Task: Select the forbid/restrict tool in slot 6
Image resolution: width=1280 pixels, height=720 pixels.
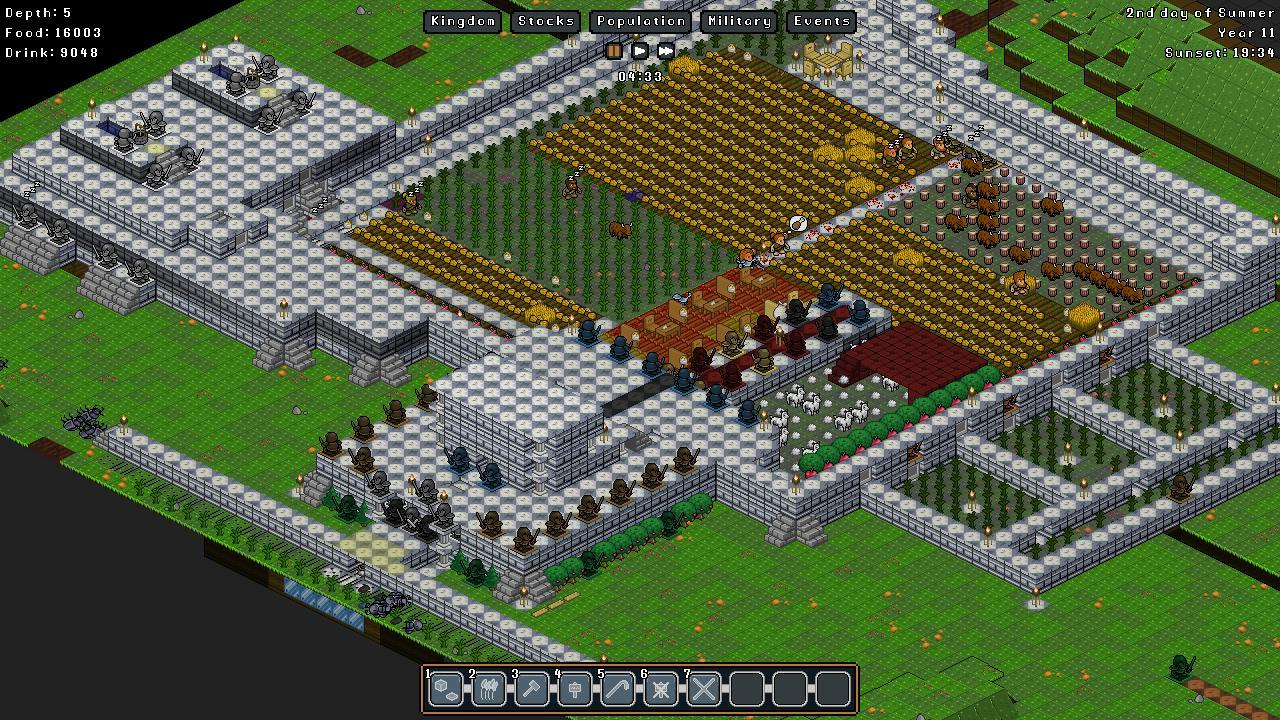Action: [660, 688]
